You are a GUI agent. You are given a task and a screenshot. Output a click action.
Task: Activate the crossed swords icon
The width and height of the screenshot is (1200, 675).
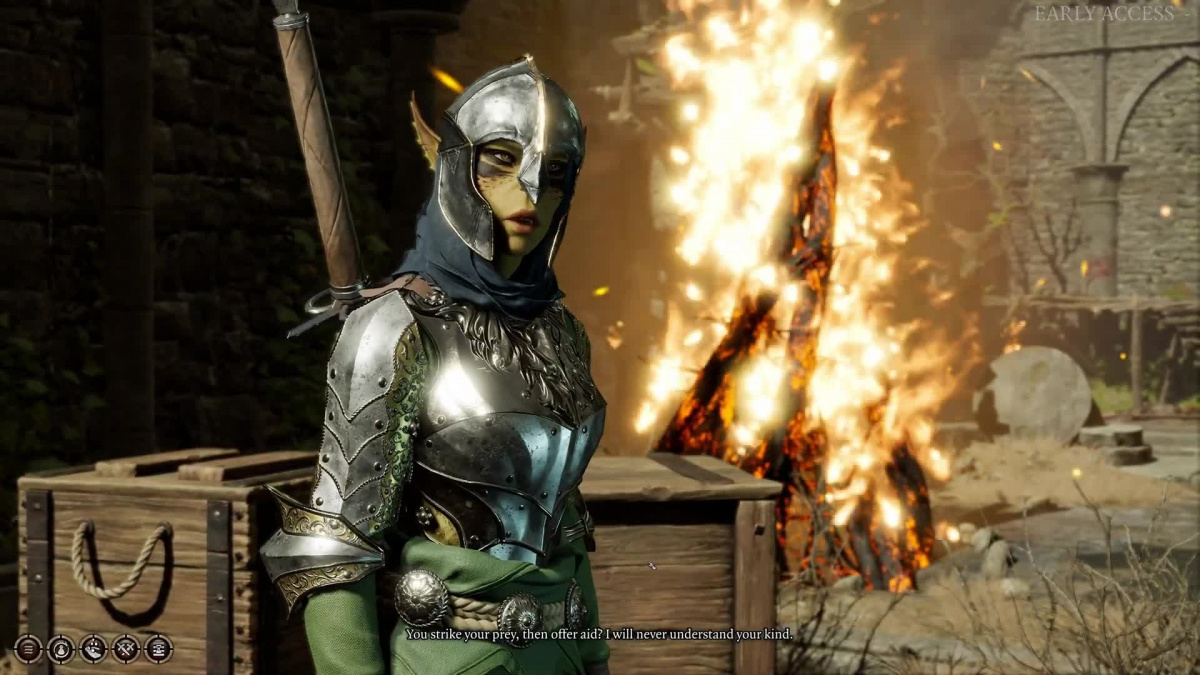coord(126,649)
